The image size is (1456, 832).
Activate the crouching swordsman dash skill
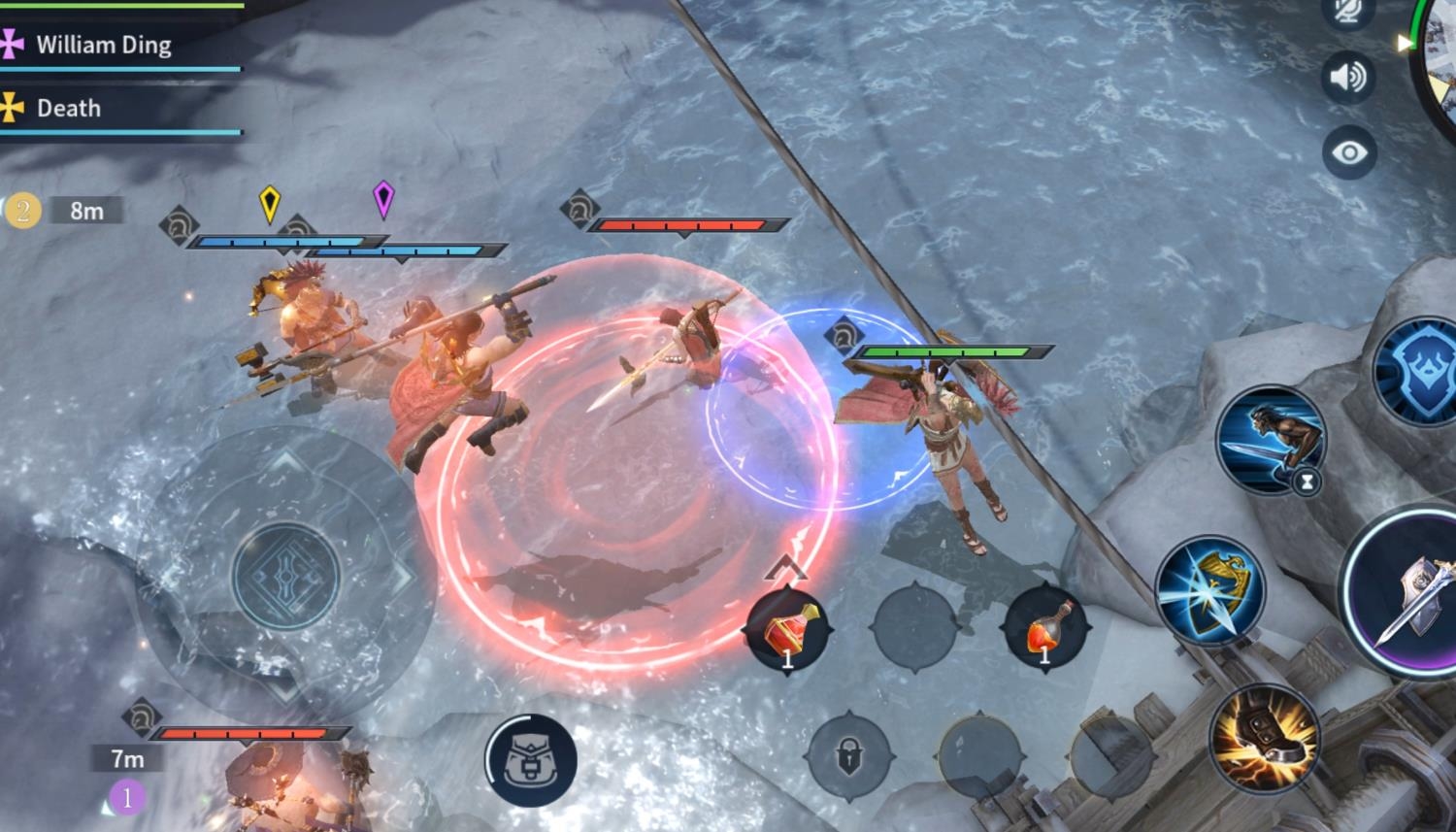(x=1271, y=439)
